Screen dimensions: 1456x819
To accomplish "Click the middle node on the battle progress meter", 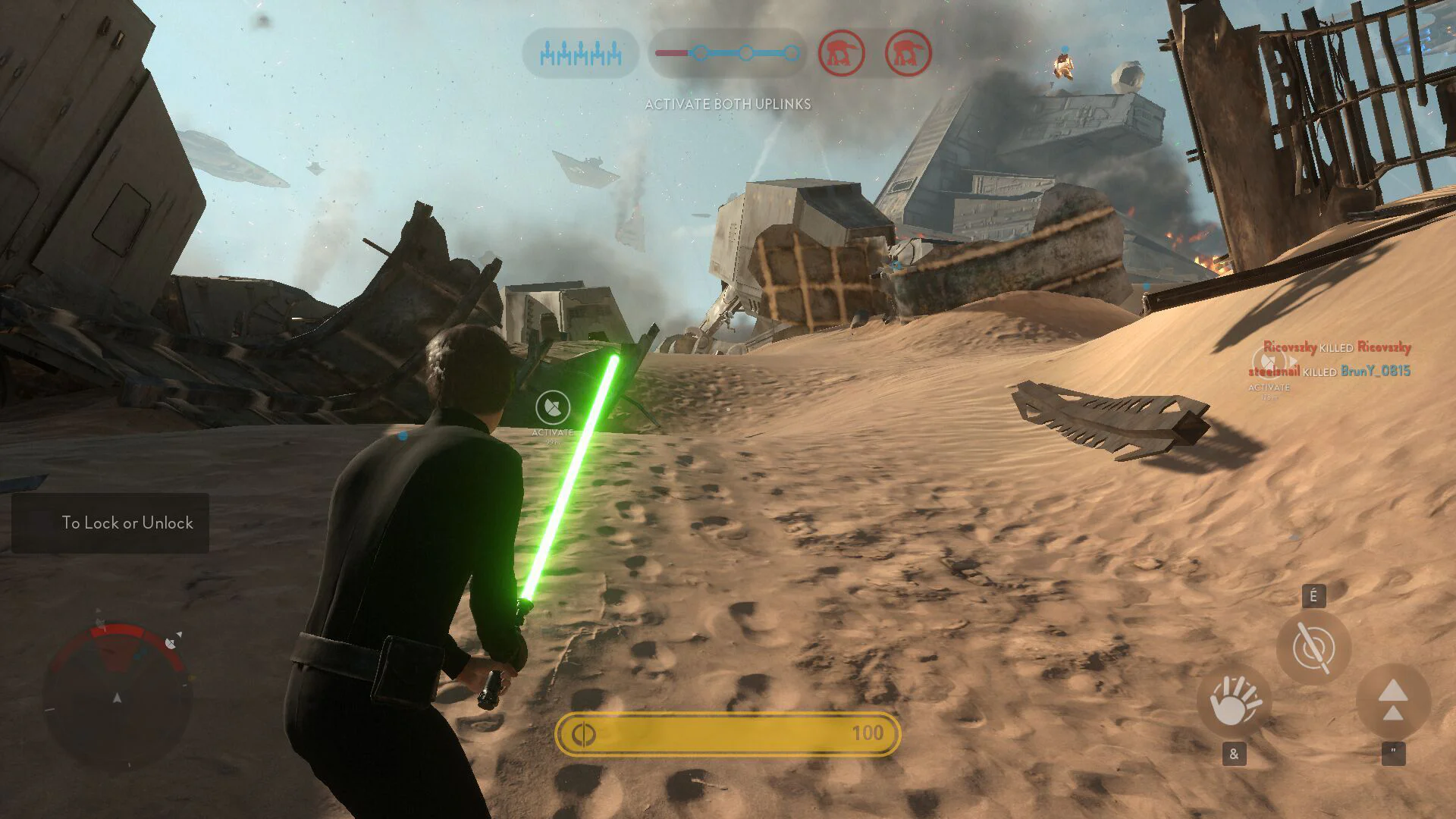I will [747, 53].
